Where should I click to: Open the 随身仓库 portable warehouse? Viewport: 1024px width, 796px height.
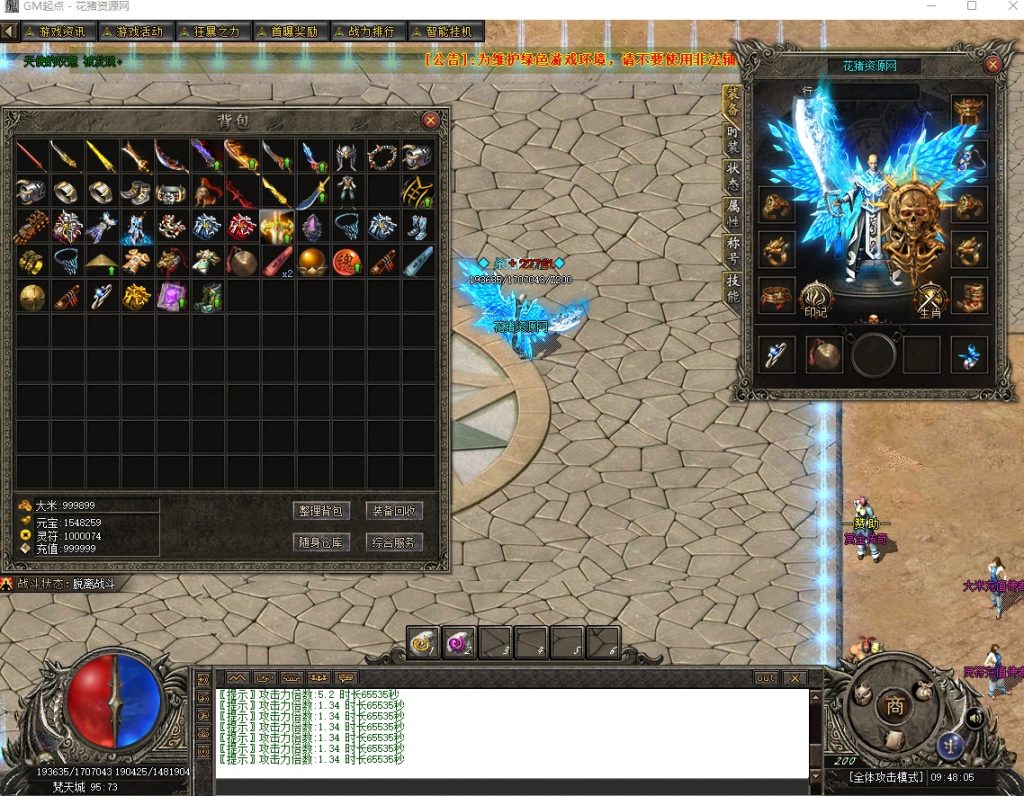pos(321,543)
